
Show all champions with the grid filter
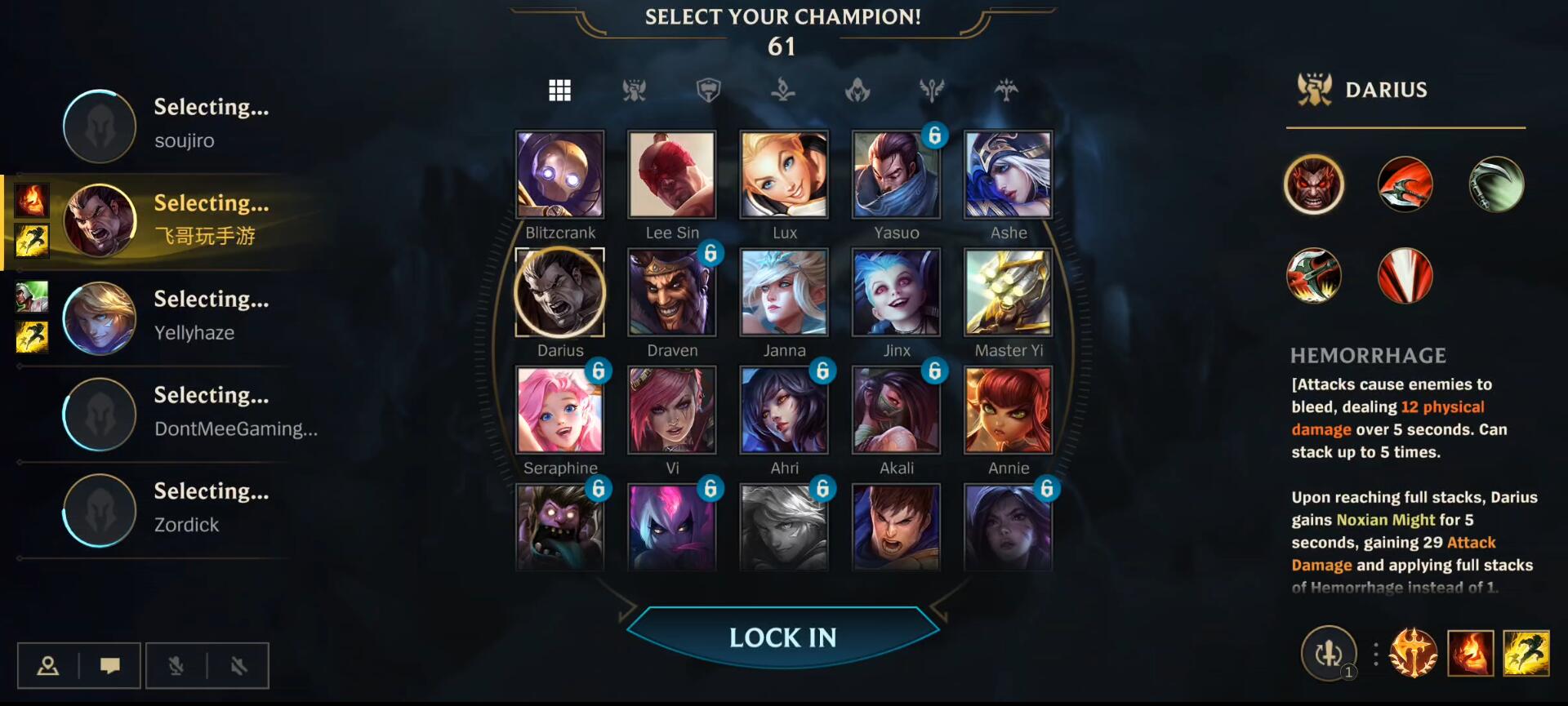[x=559, y=90]
